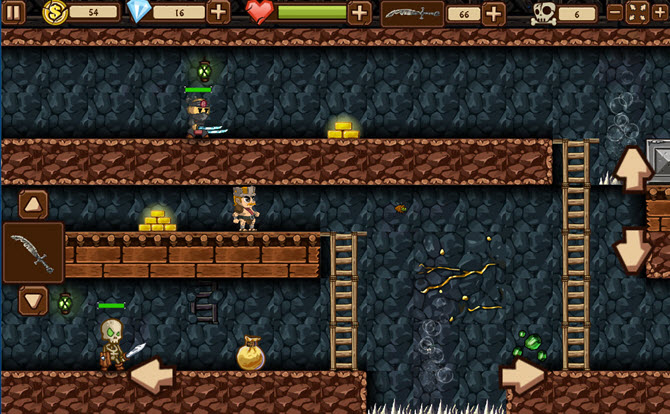Add weapon ammo with the plus button
Image resolution: width=670 pixels, height=414 pixels.
tap(493, 13)
